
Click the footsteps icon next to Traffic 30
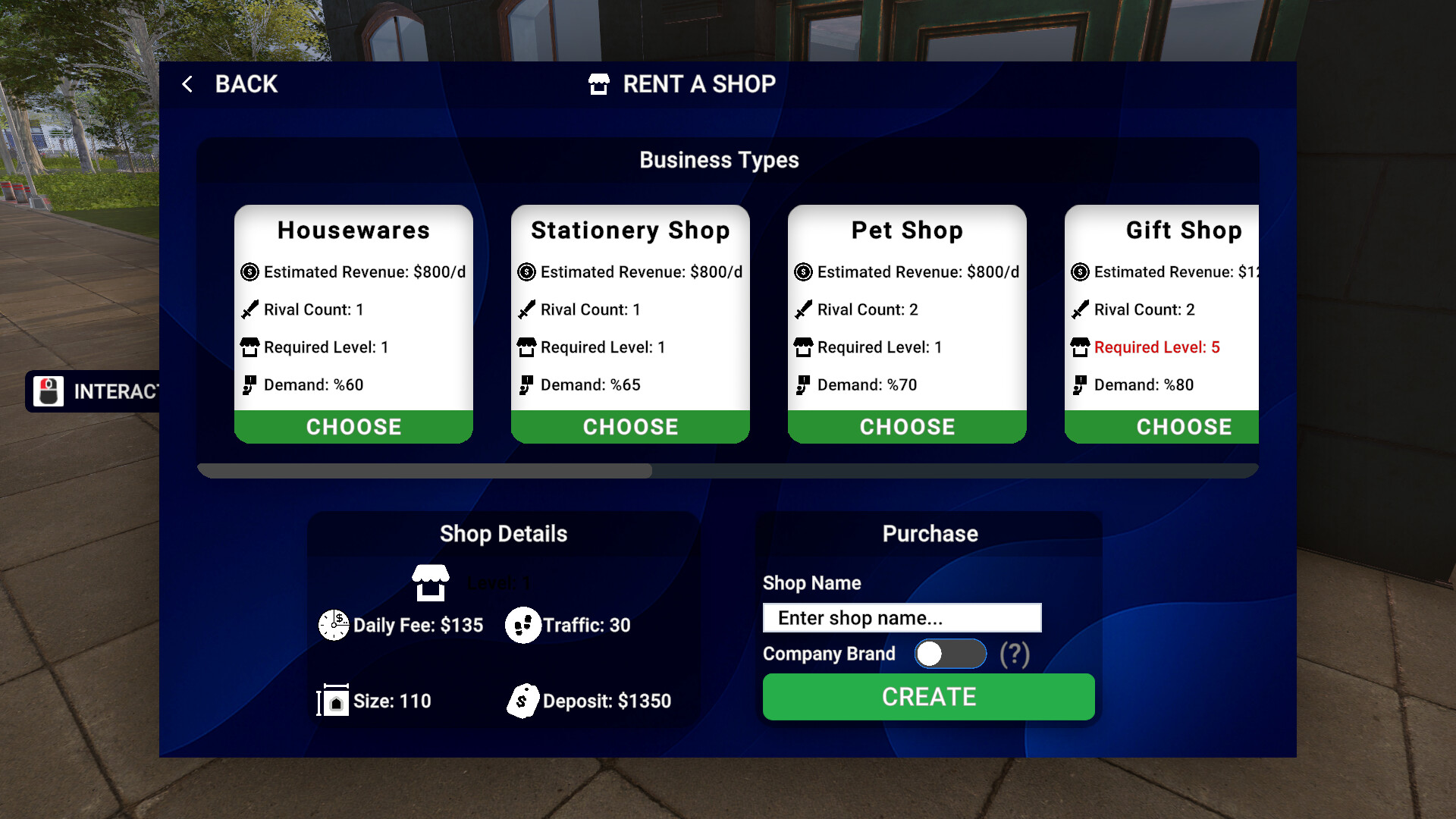coord(523,625)
